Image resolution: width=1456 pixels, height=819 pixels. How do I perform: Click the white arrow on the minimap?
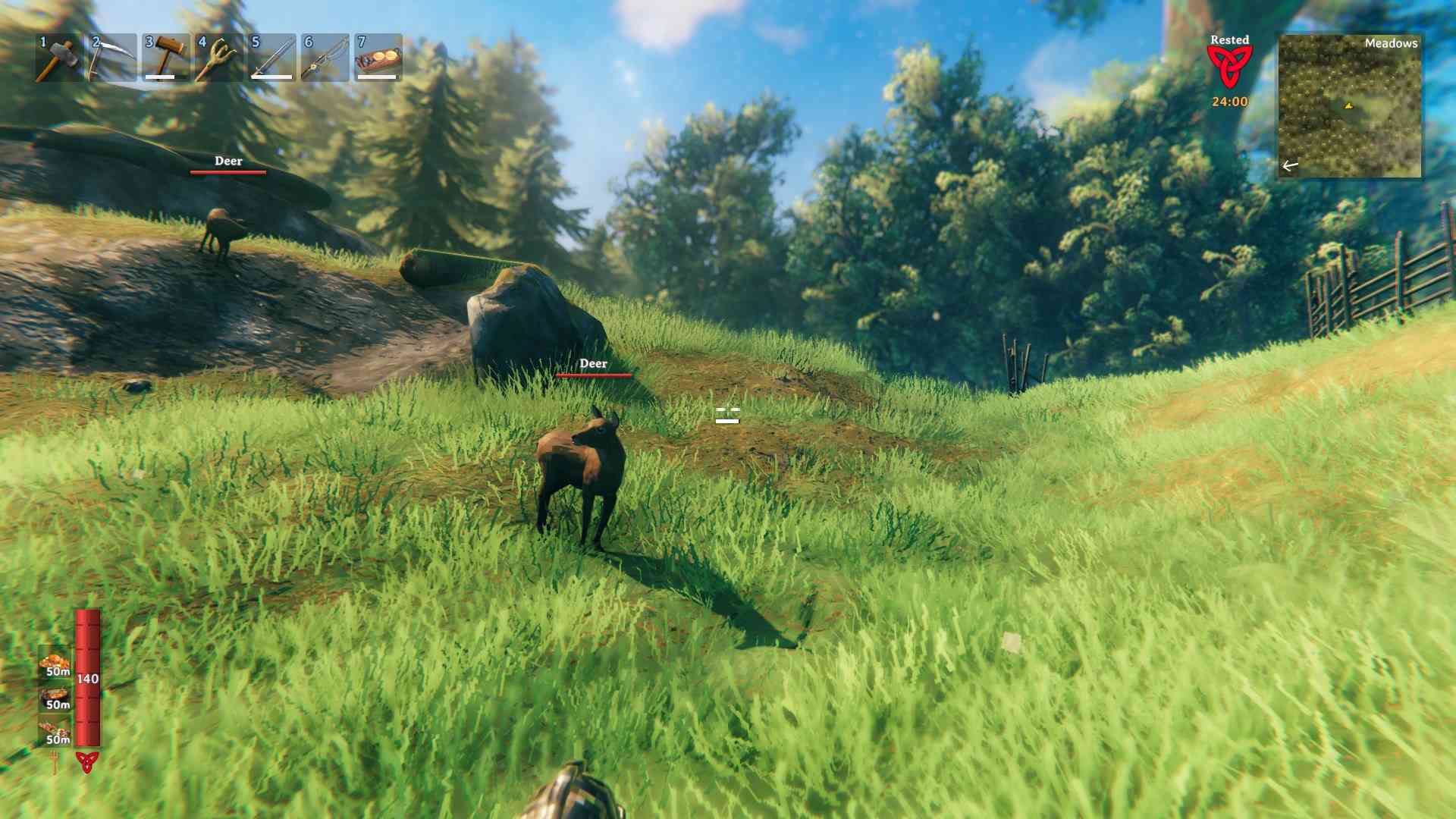(1288, 164)
